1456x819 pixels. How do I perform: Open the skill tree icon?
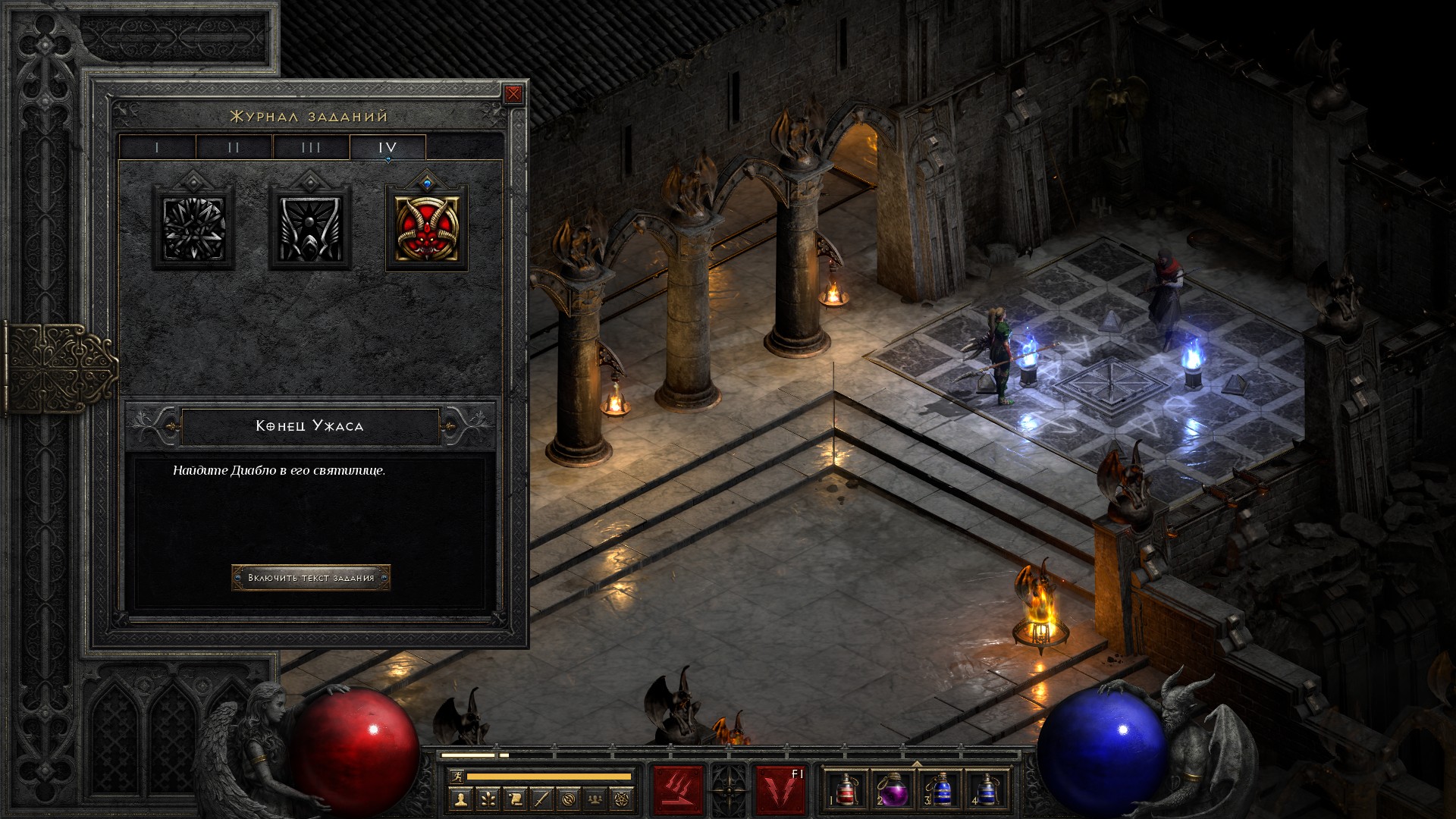click(488, 799)
